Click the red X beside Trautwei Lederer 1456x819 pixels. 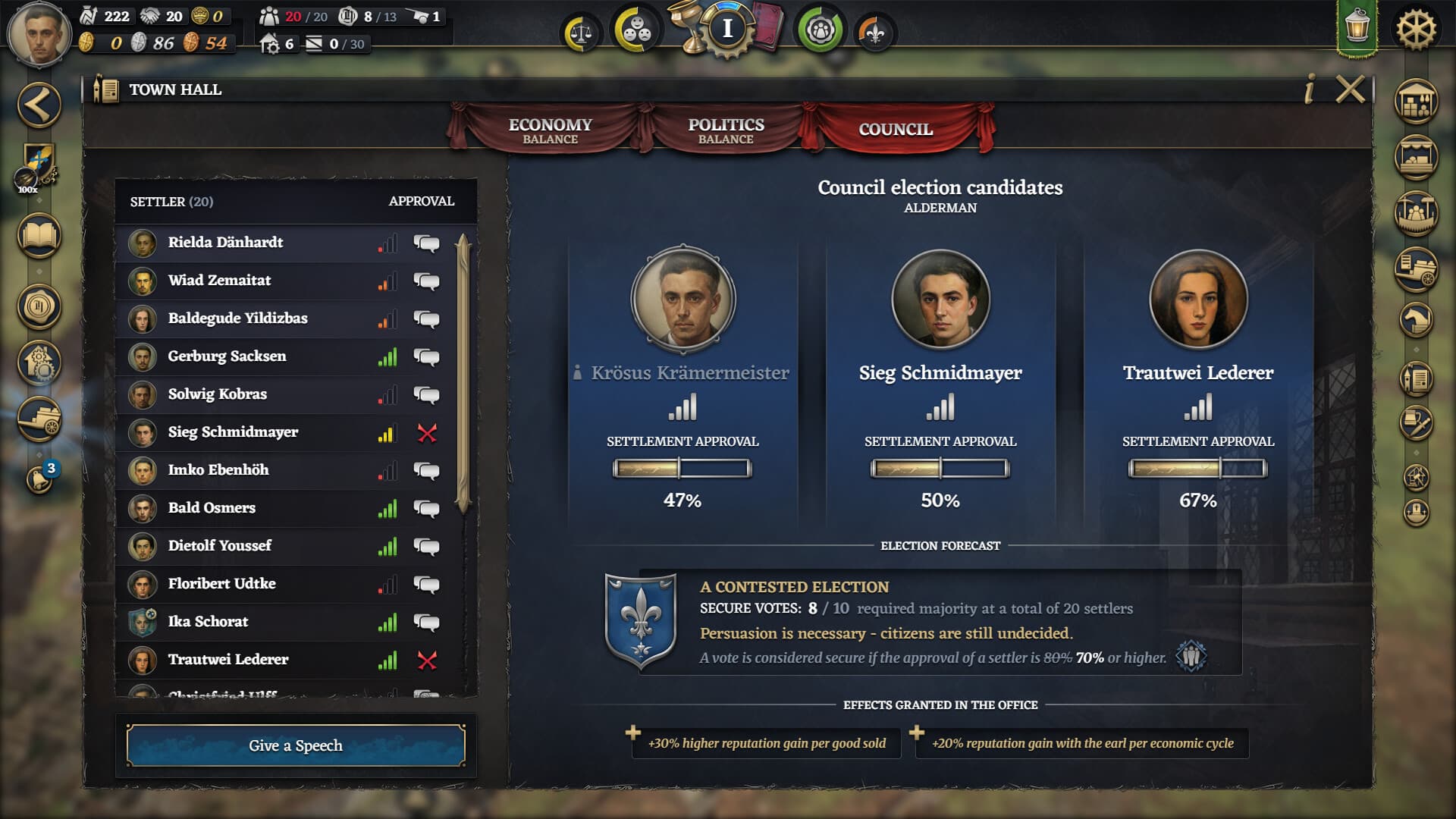[x=426, y=660]
